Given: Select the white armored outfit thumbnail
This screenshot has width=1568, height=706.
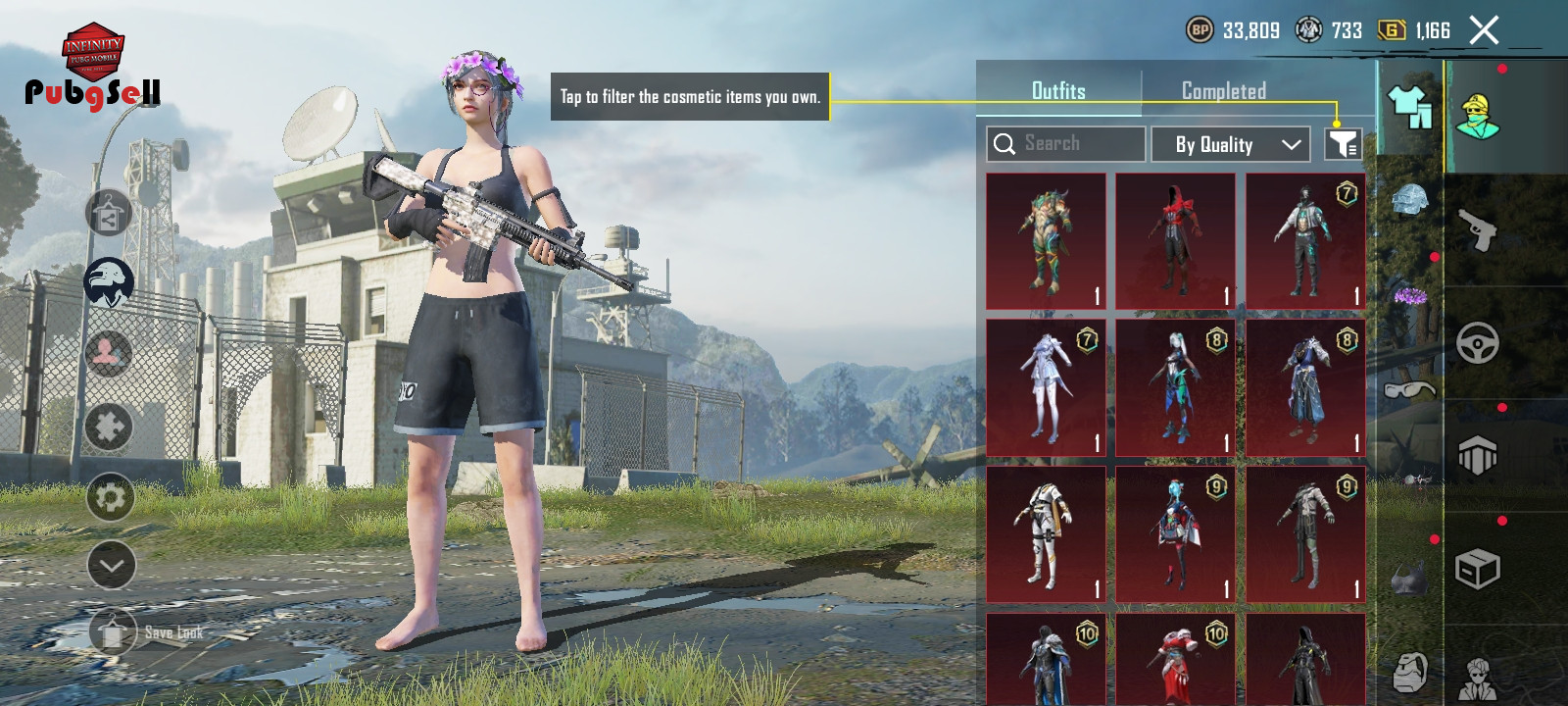Looking at the screenshot, I should point(1046,534).
